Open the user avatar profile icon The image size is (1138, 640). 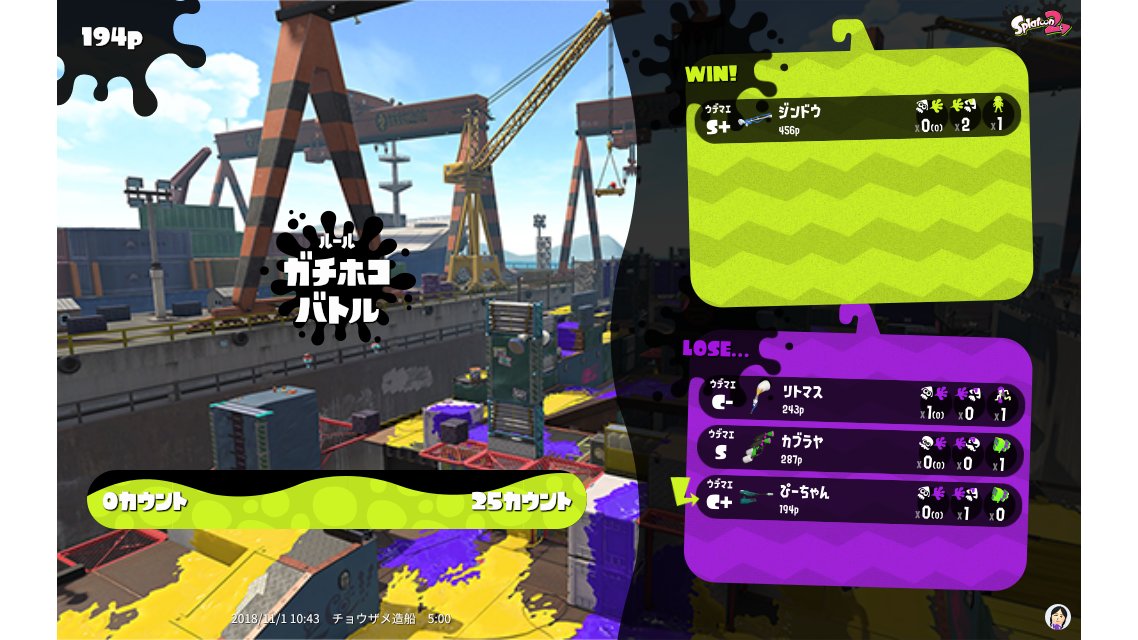pos(1057,615)
